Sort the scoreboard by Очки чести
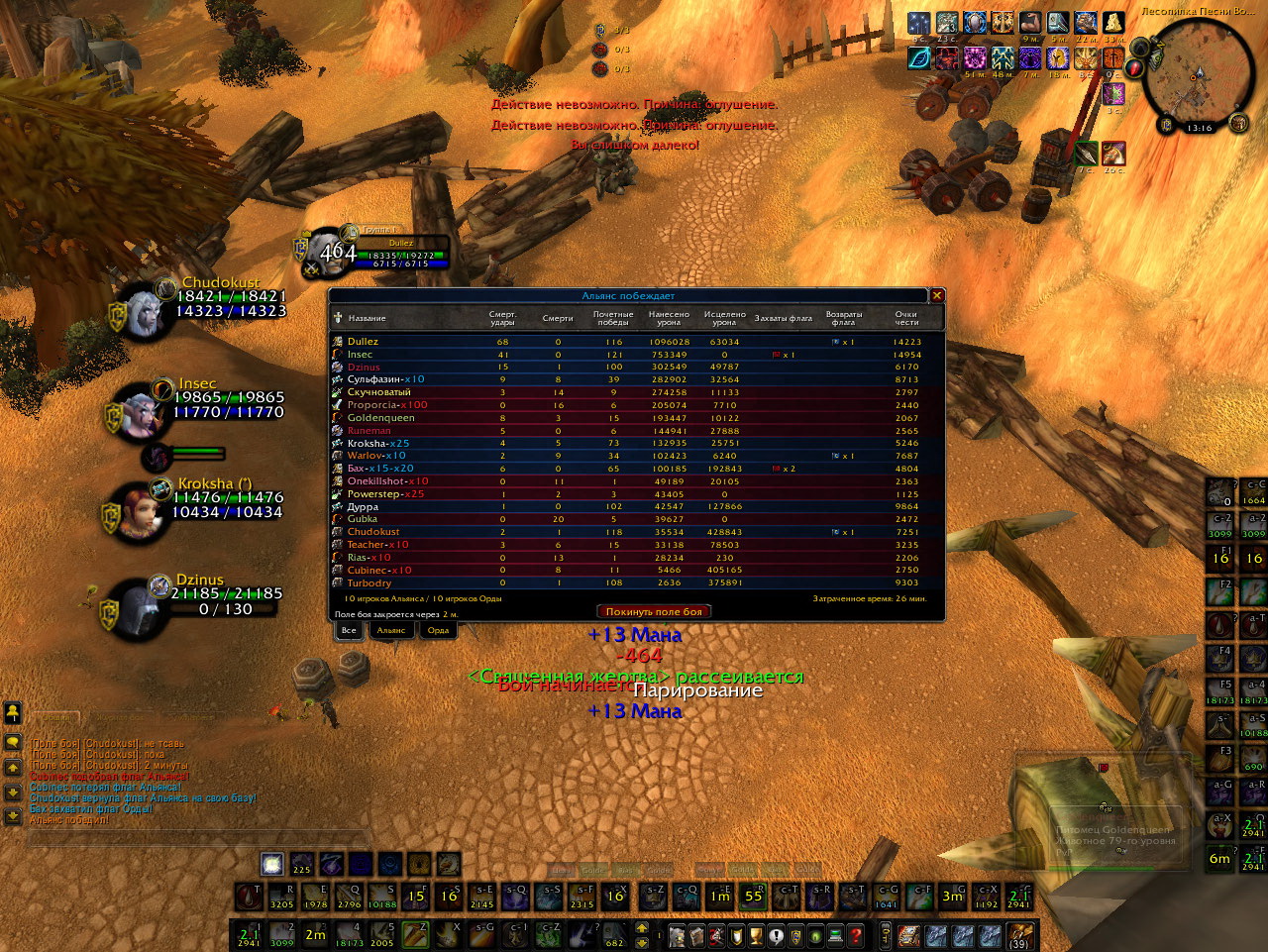Viewport: 1268px width, 952px height. click(906, 318)
